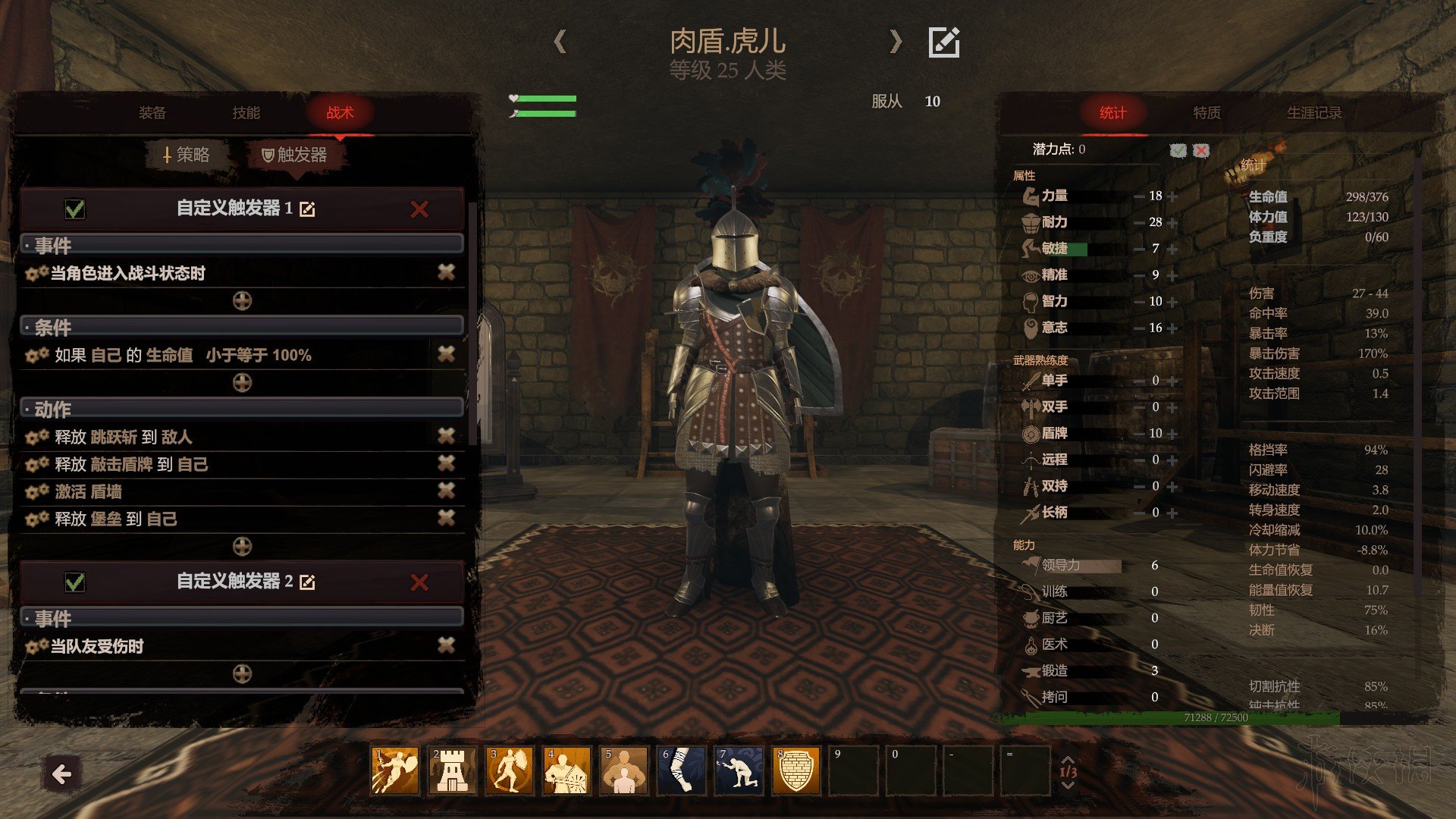Viewport: 1456px width, 819px height.
Task: Remove the 释放 跳跃斩 到 敌人 action
Action: pyautogui.click(x=446, y=435)
